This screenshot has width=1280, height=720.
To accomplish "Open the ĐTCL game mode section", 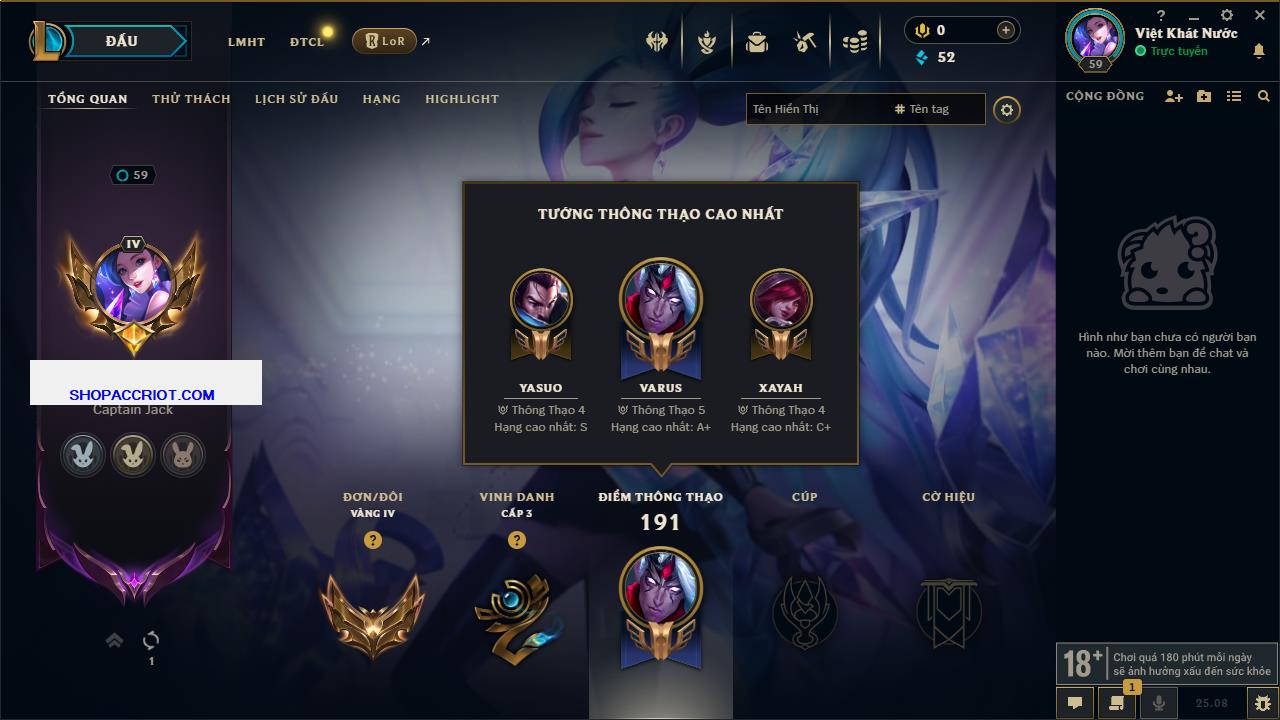I will point(307,42).
